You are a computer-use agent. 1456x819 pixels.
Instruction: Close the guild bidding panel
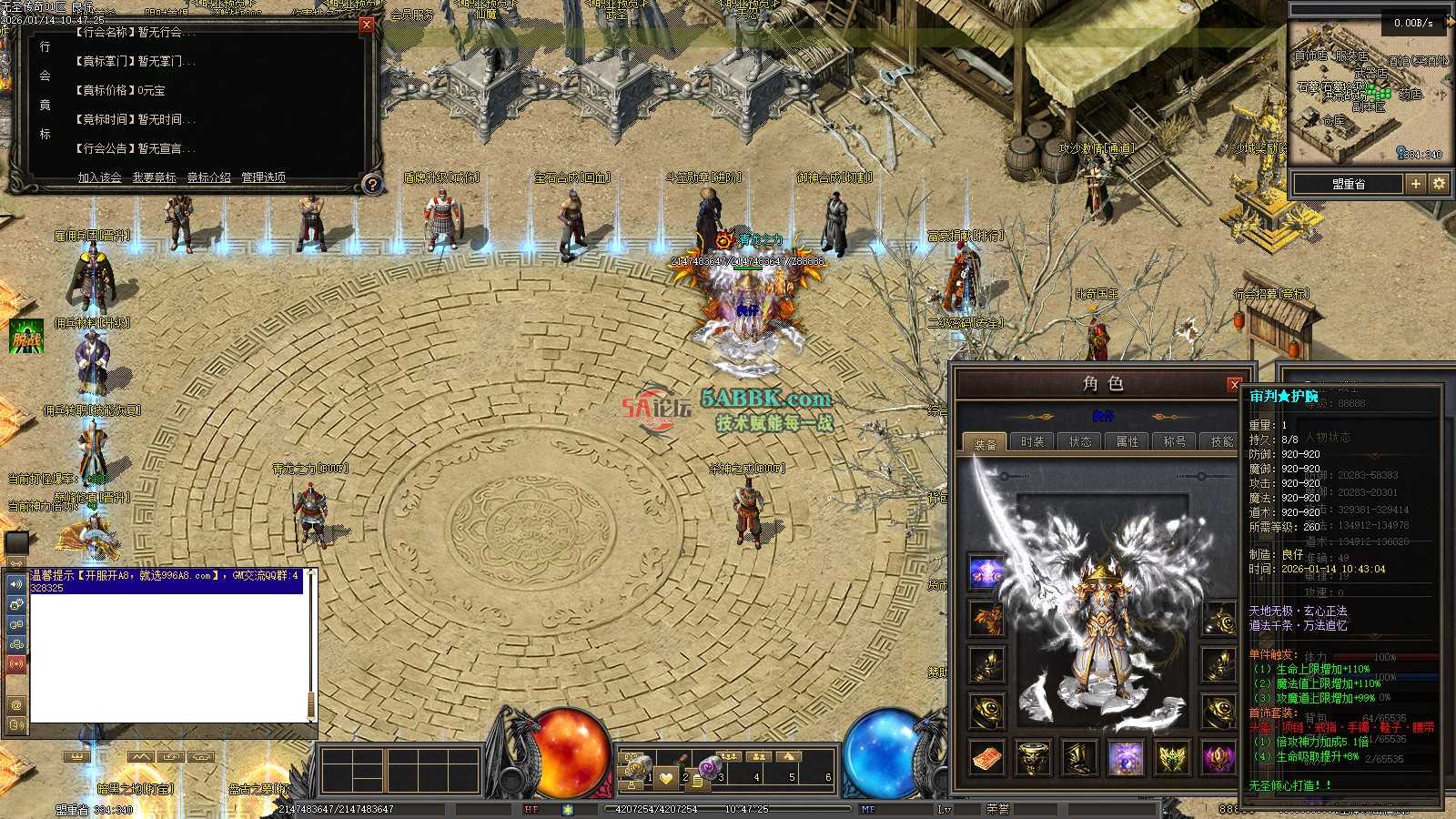tap(367, 25)
